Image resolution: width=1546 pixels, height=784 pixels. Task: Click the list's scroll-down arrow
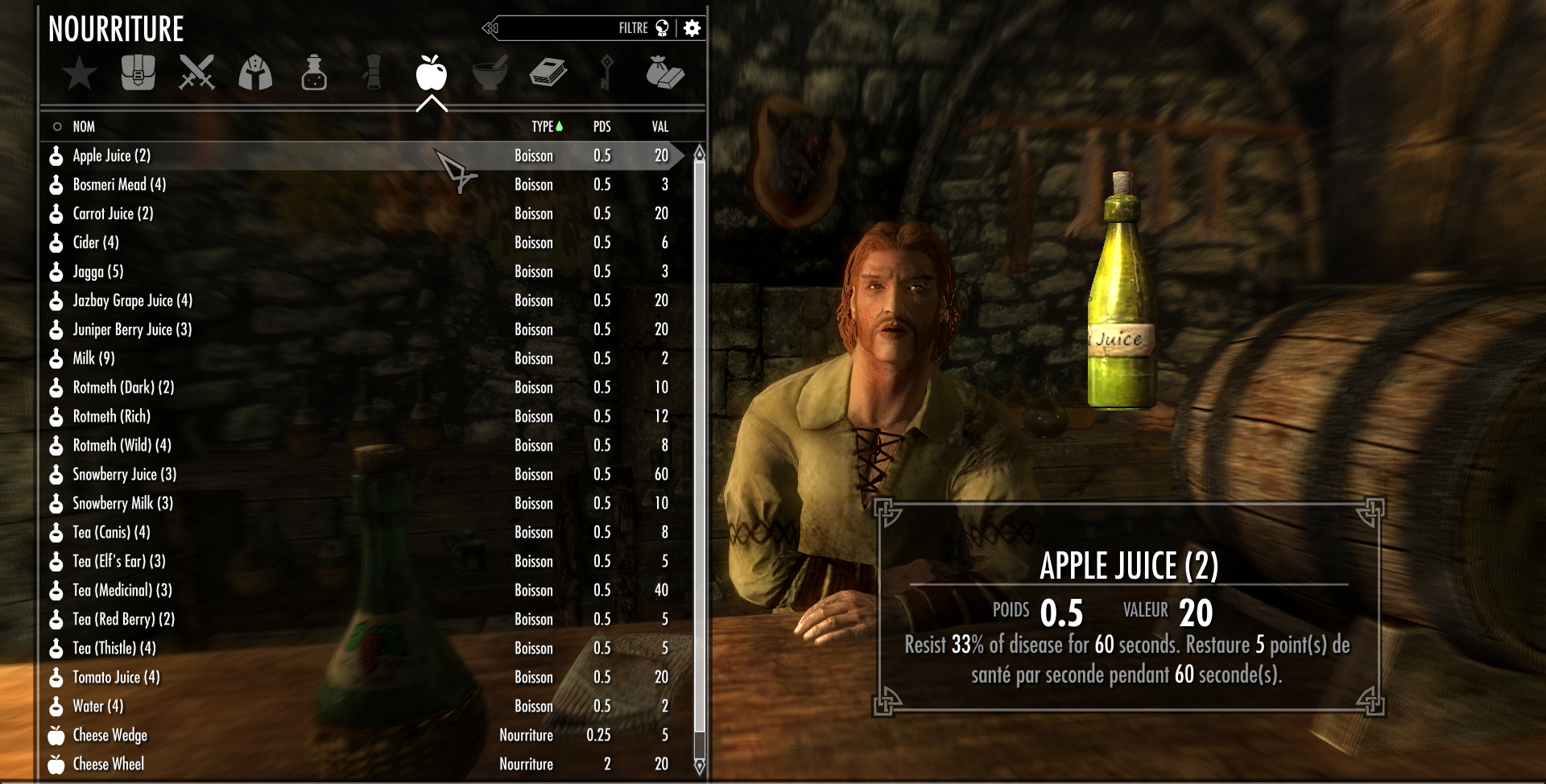coord(699,765)
